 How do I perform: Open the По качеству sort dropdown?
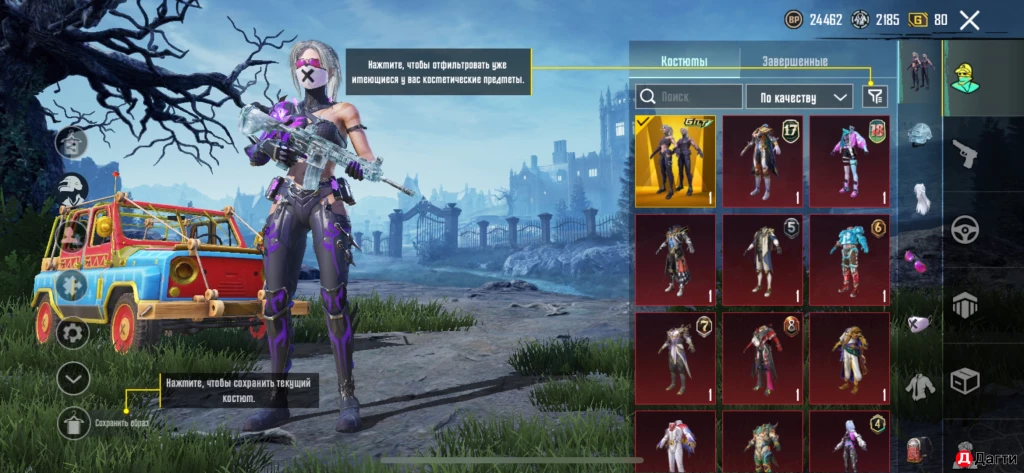(799, 96)
